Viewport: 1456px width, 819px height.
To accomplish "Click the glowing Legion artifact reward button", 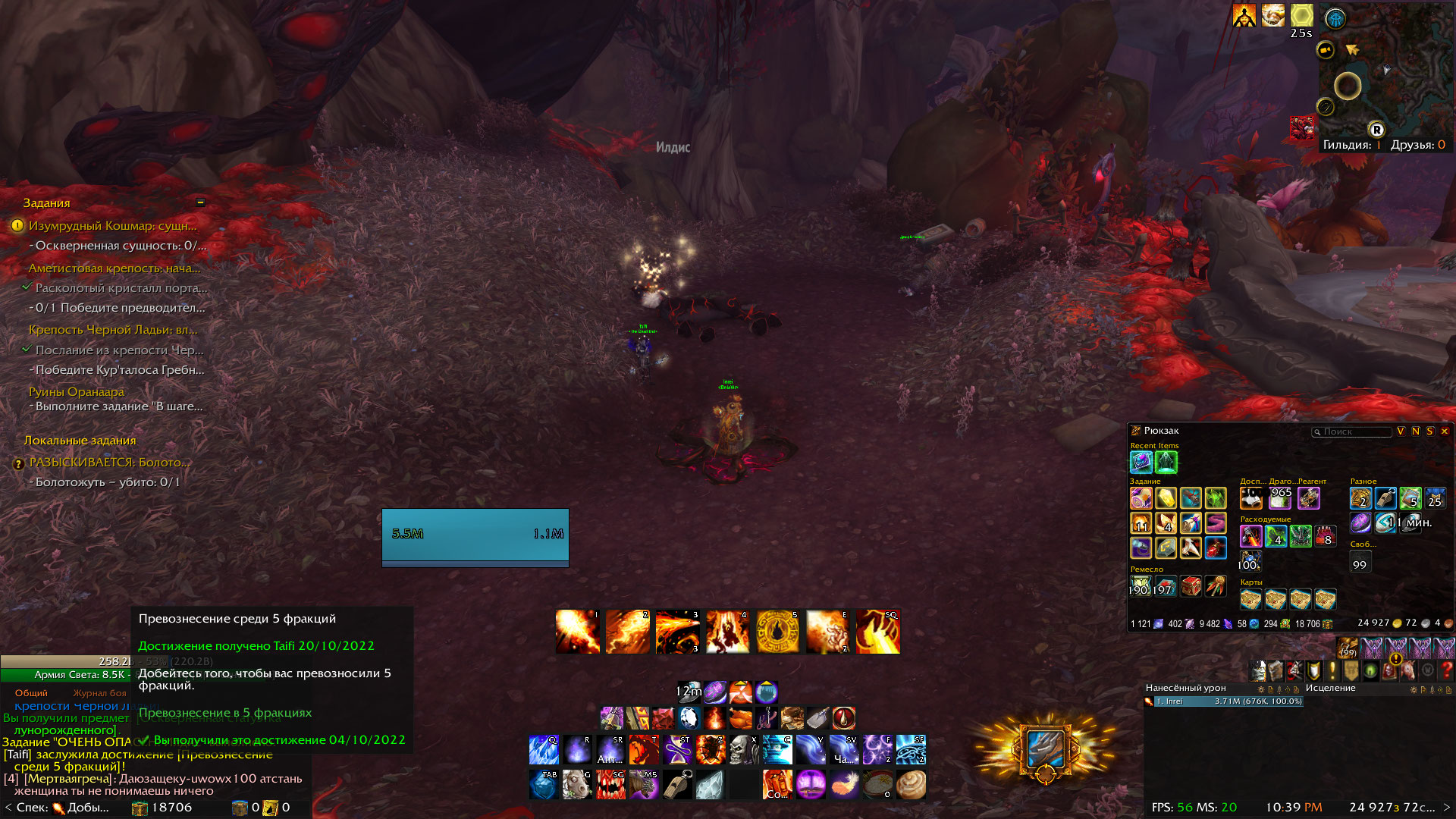I will (1045, 749).
